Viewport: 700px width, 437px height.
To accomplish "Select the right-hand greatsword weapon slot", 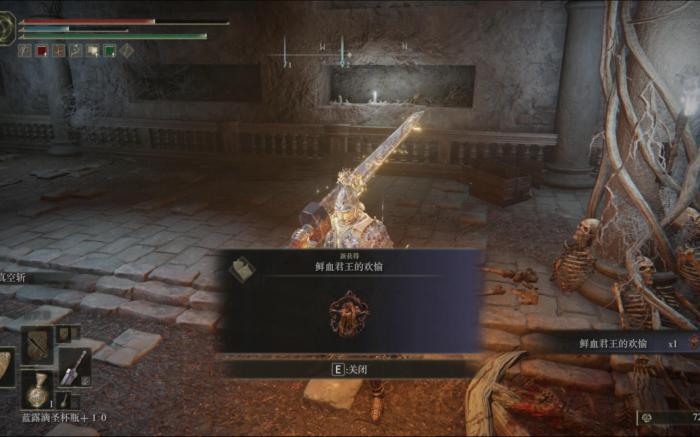I will coord(74,366).
